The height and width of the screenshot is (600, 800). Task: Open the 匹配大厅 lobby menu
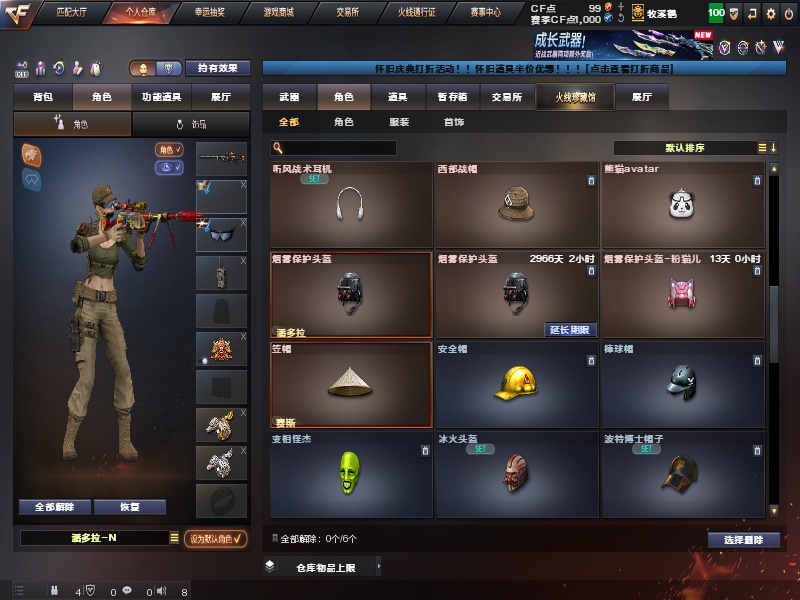(72, 13)
